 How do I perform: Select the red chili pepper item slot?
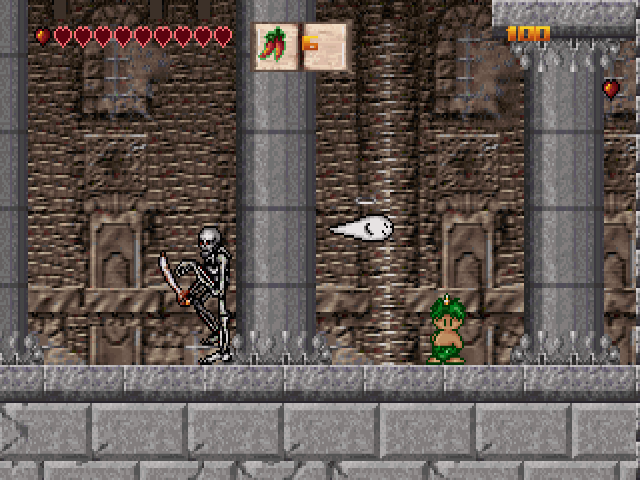point(276,46)
